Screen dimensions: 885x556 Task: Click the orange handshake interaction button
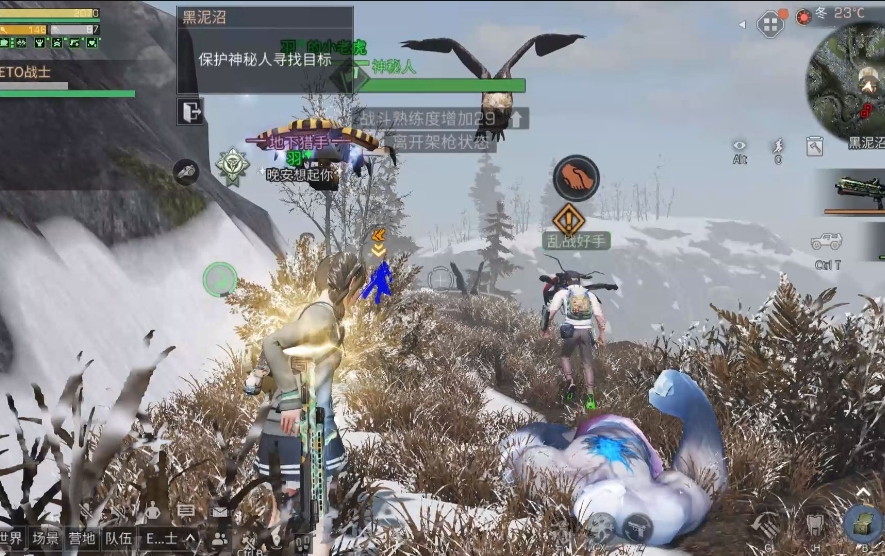(576, 178)
